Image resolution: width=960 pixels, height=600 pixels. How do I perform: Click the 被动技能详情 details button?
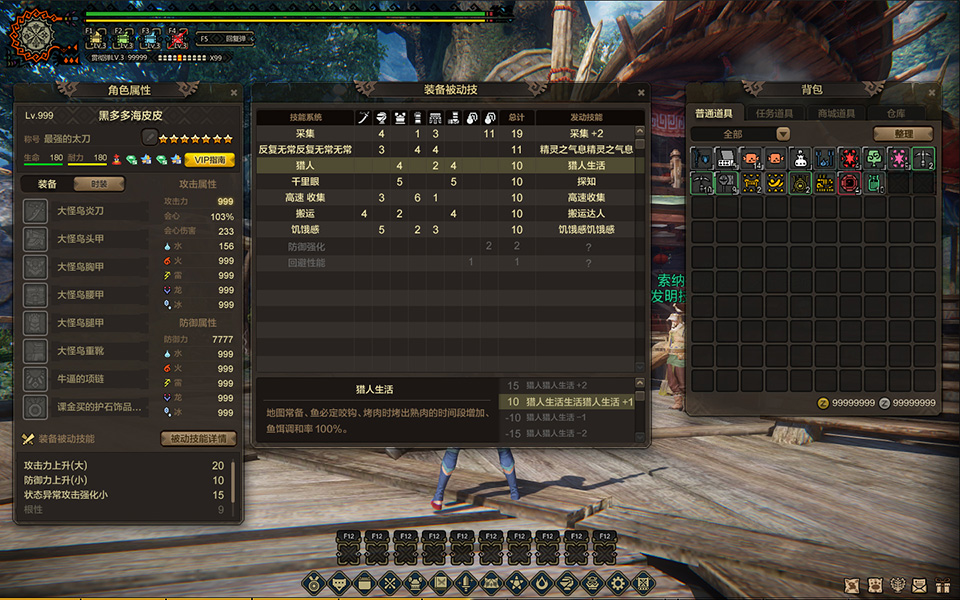[x=198, y=438]
